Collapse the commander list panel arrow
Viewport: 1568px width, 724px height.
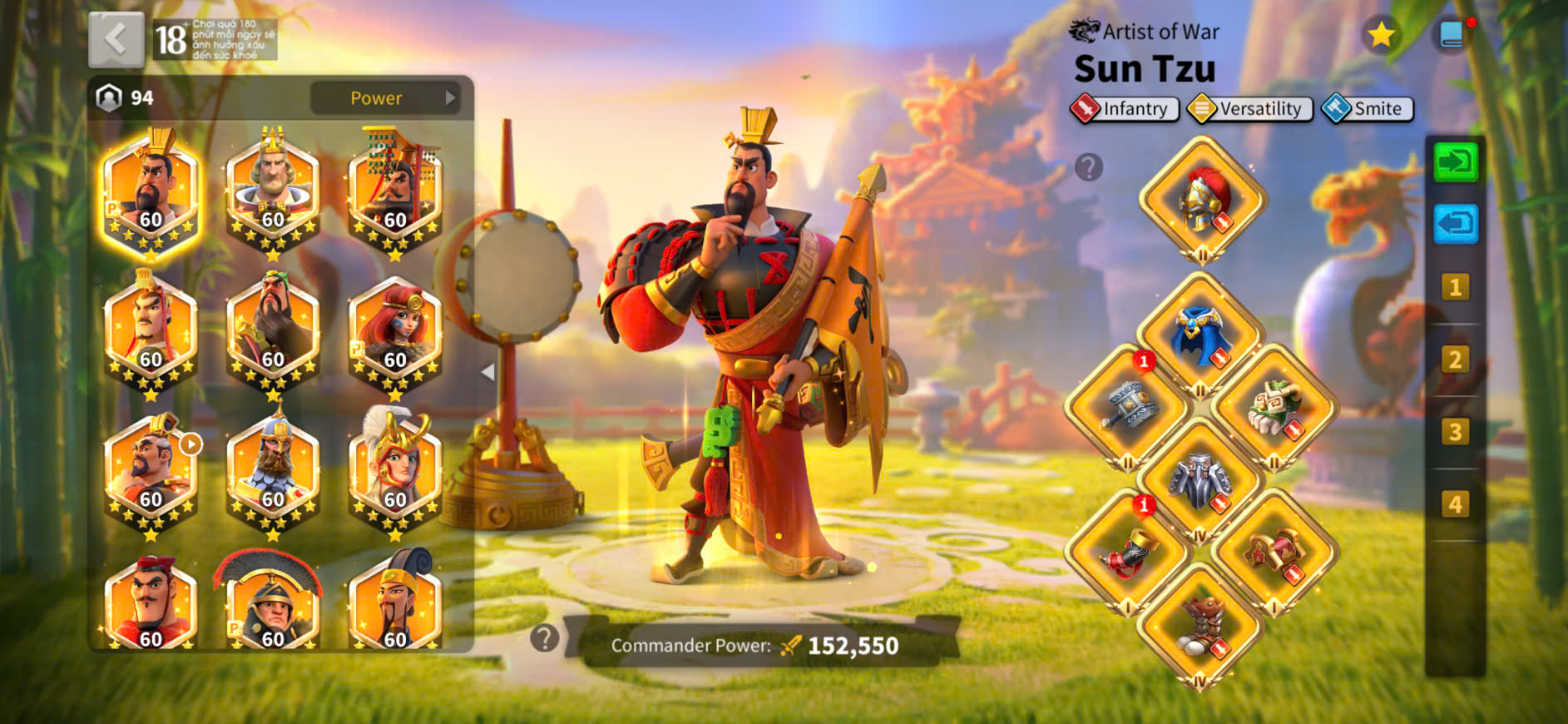(488, 372)
